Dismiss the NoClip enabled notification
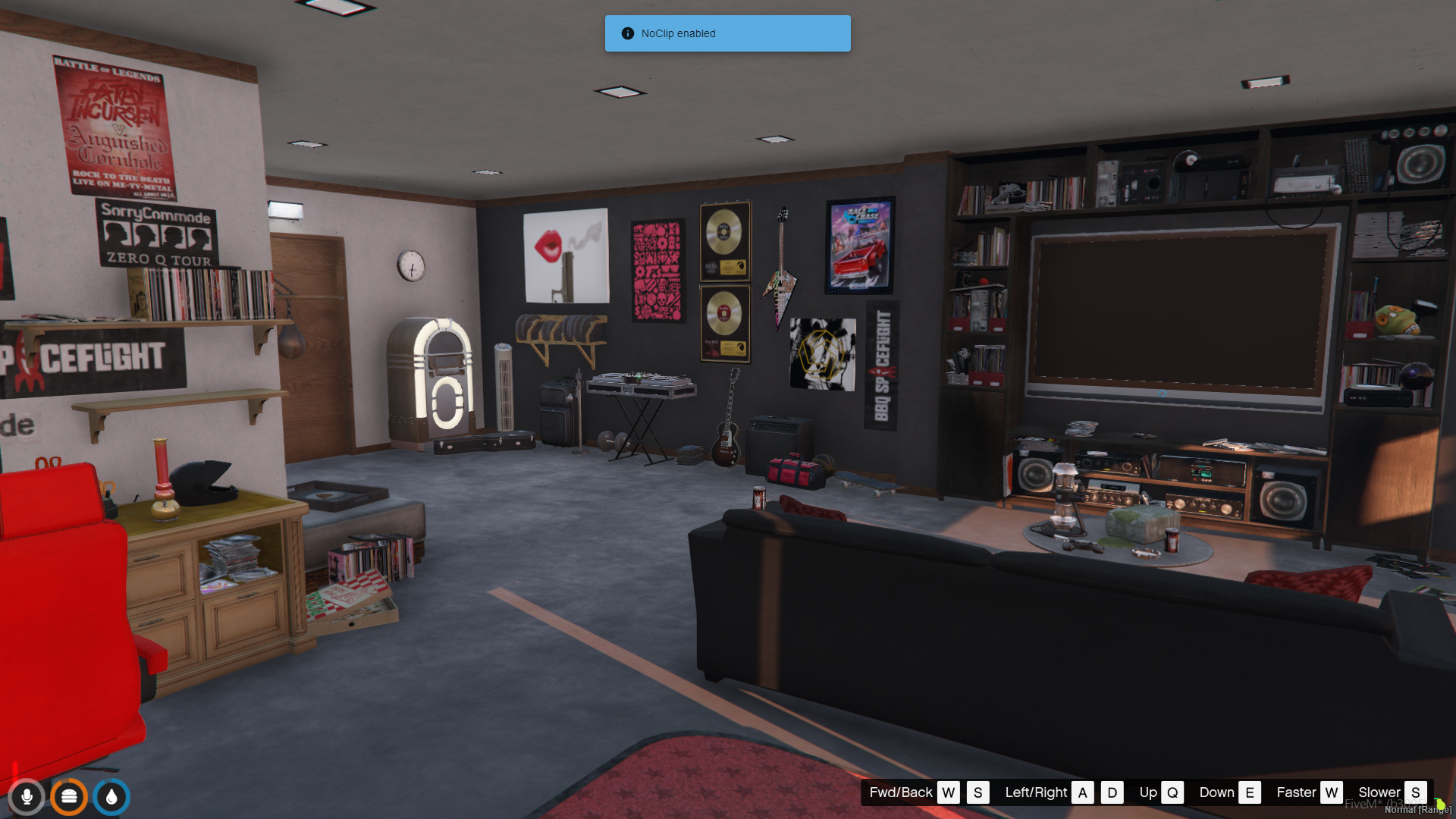 tap(727, 33)
